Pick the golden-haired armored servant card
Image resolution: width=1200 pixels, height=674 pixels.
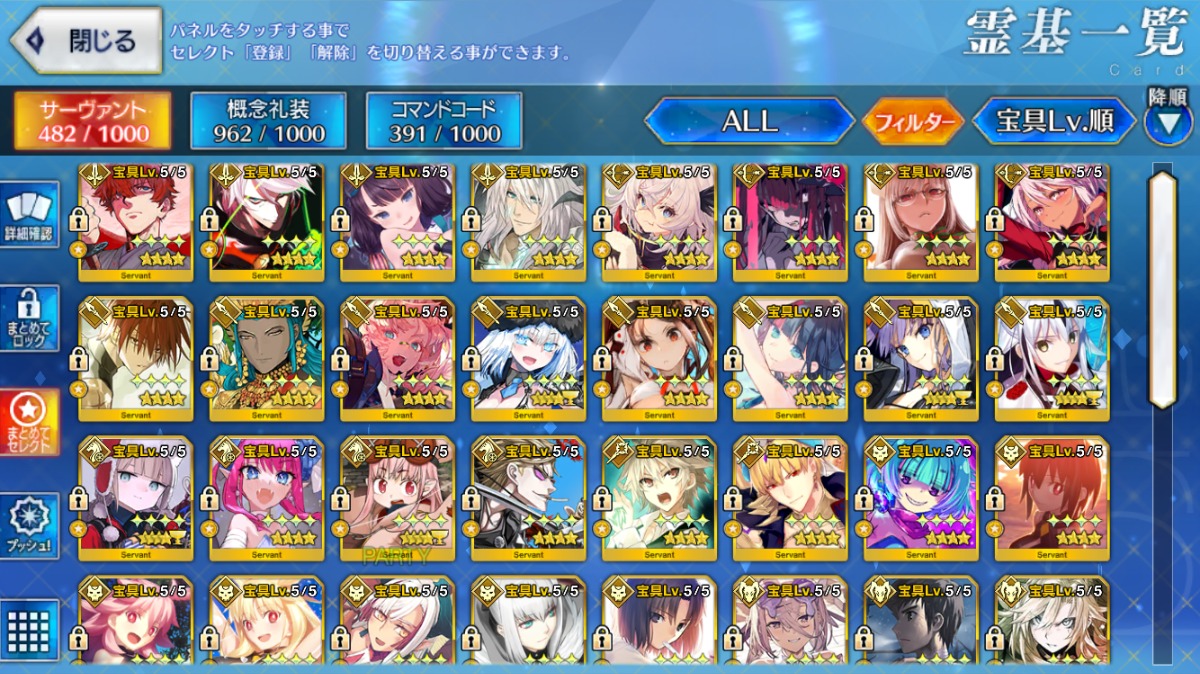pyautogui.click(x=790, y=493)
